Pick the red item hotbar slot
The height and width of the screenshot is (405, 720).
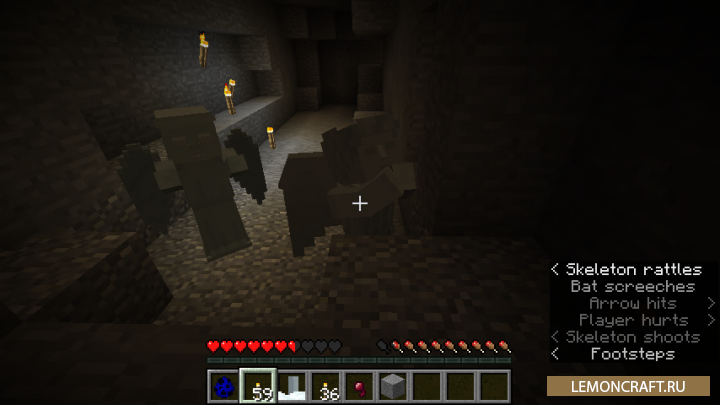[x=360, y=385]
